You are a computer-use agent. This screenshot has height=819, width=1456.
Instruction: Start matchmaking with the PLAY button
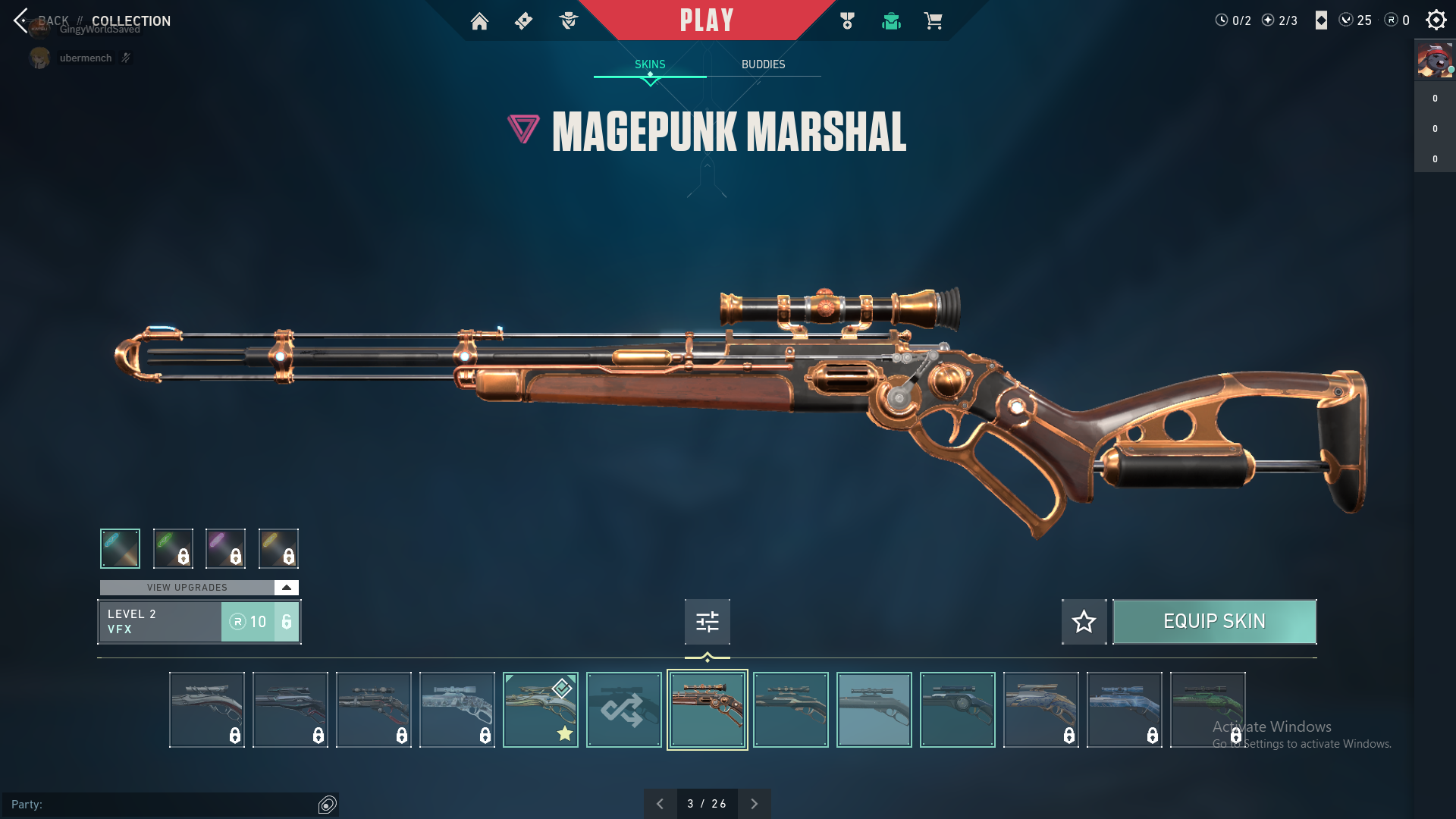pyautogui.click(x=706, y=20)
